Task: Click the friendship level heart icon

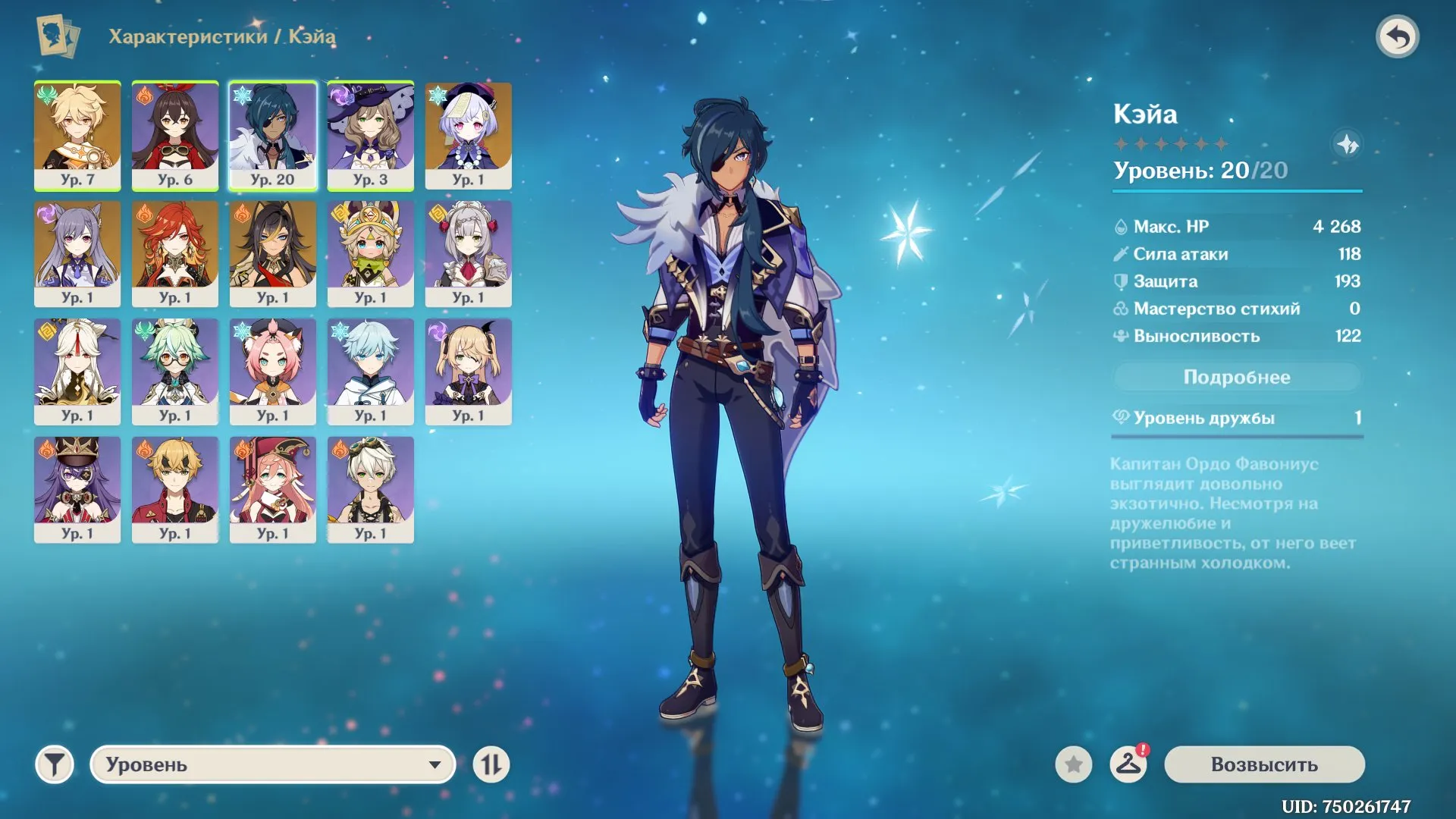Action: 1122,416
